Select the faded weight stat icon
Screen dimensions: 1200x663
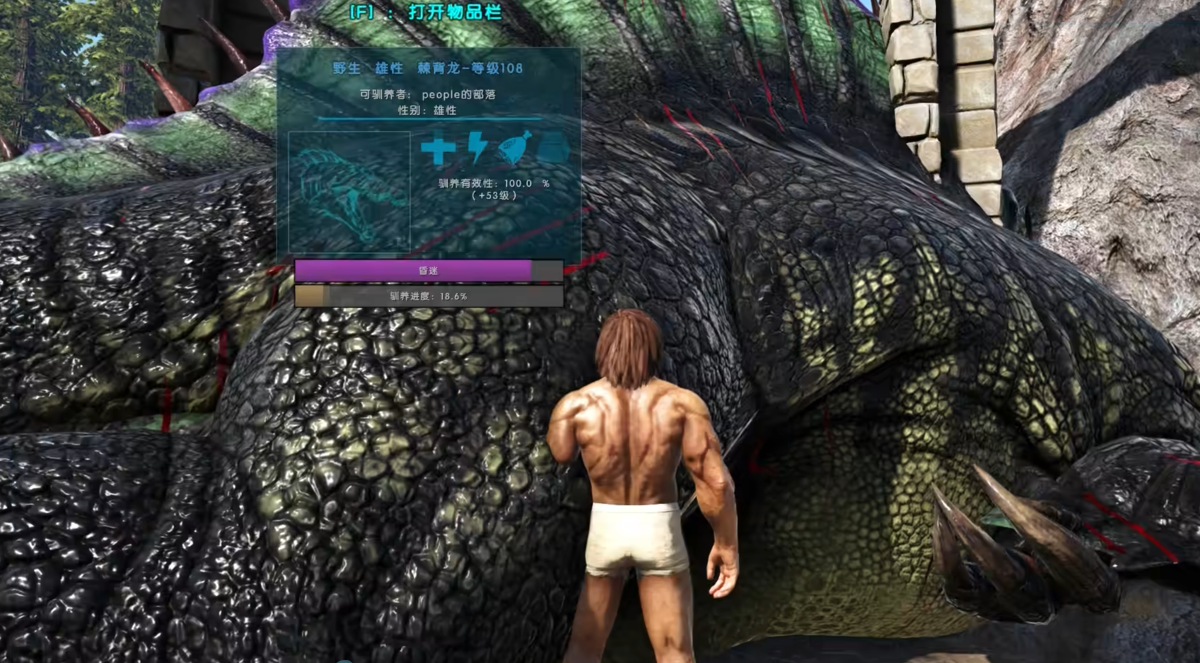[x=553, y=149]
